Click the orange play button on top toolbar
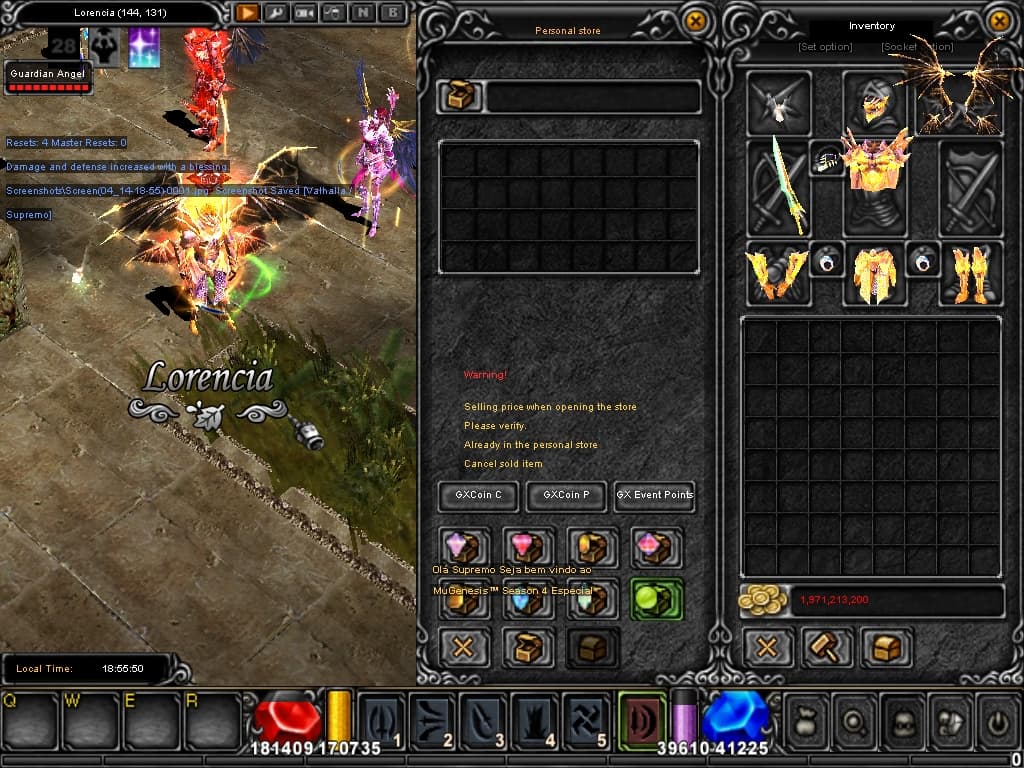Screen dimensions: 1024x768 click(246, 14)
